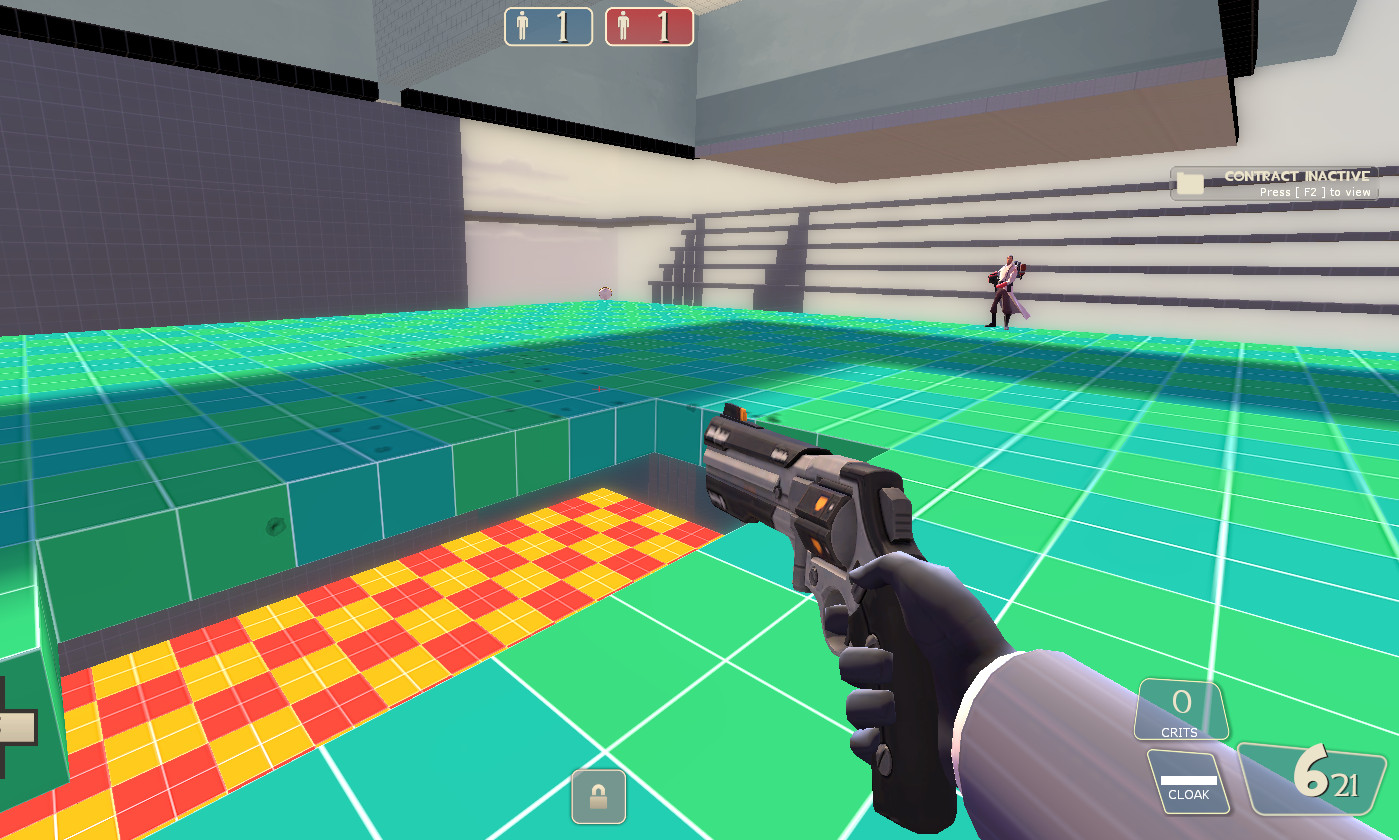The height and width of the screenshot is (840, 1399).
Task: Select the blue team player icon
Action: point(523,27)
